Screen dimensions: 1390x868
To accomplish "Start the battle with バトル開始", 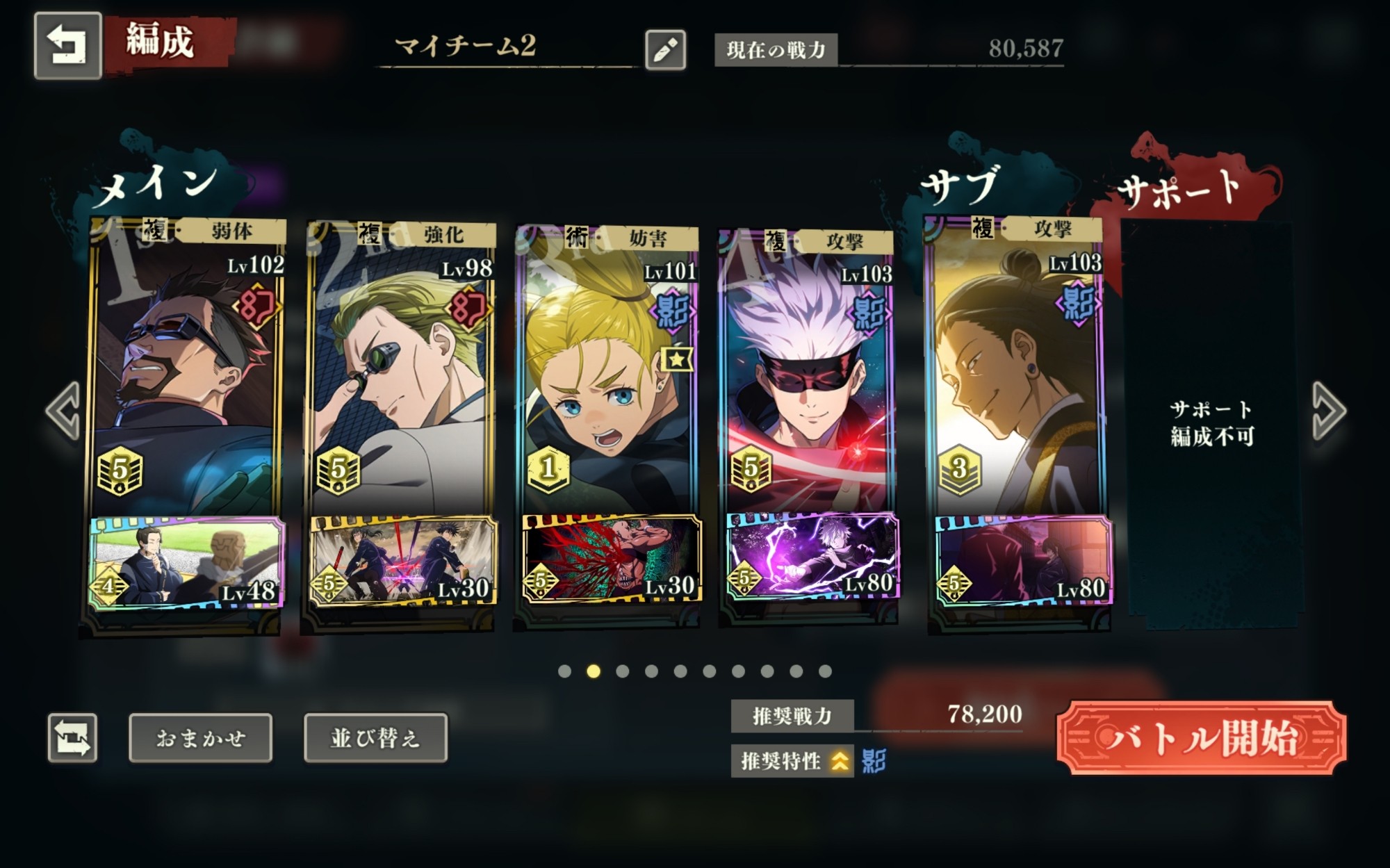I will (1201, 737).
